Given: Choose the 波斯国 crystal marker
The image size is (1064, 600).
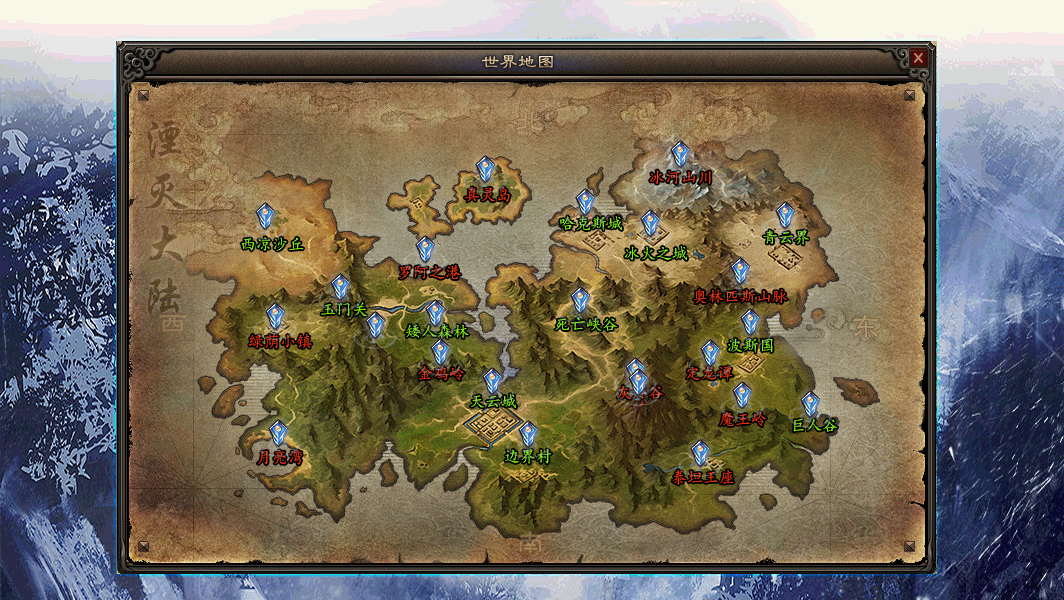Looking at the screenshot, I should [750, 322].
